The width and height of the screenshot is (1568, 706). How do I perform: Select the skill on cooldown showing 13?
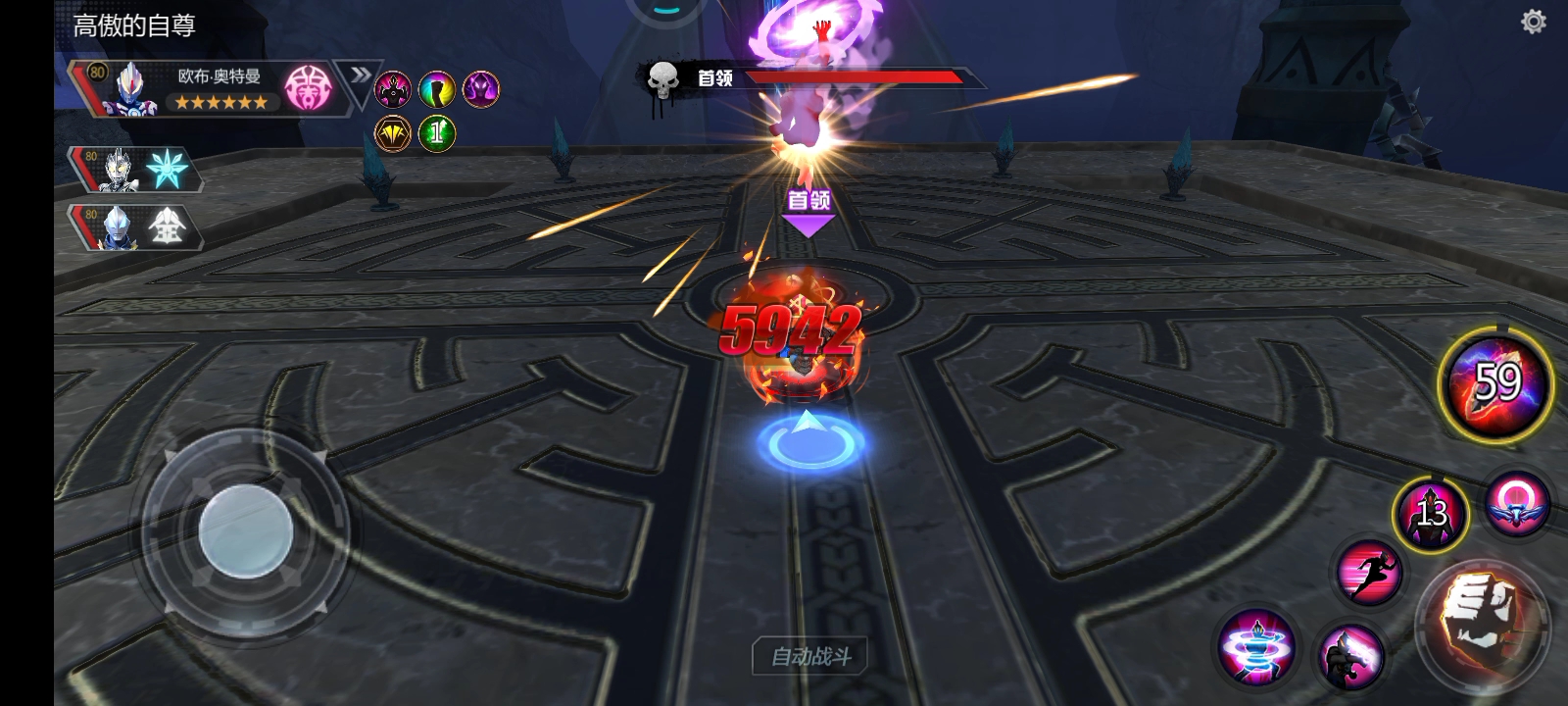[1430, 513]
